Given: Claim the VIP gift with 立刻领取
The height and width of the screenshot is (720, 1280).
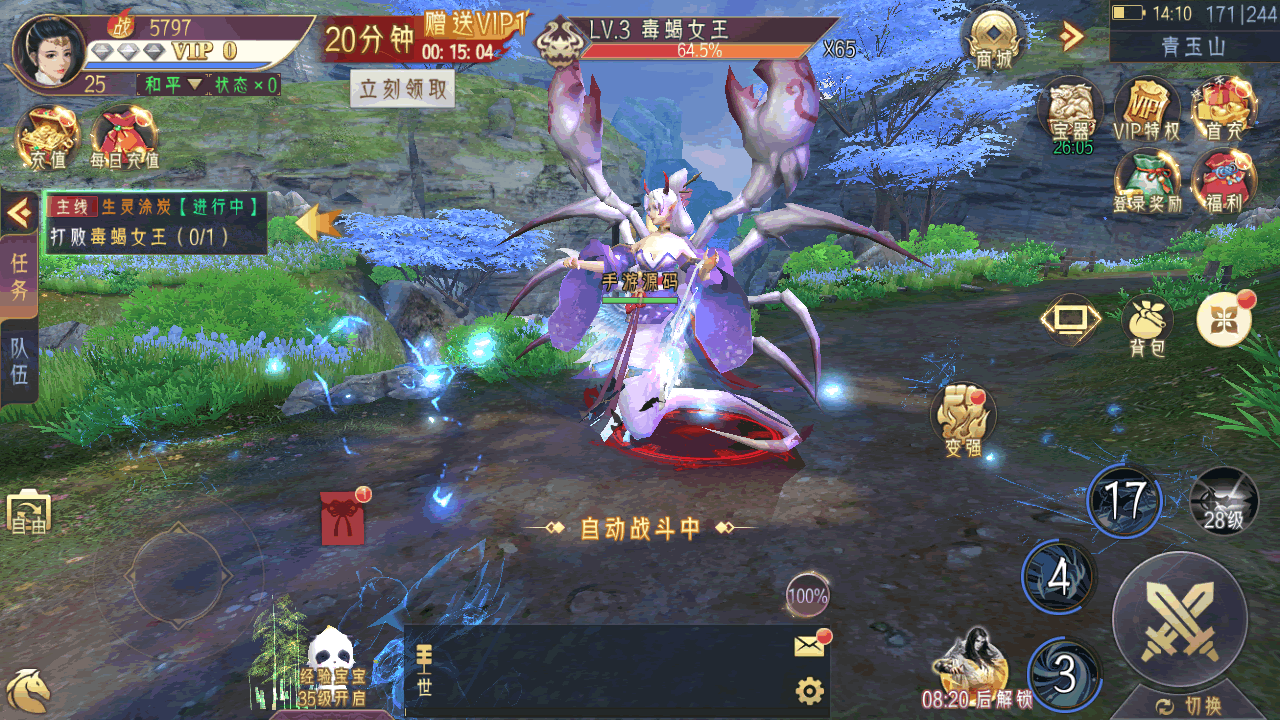Looking at the screenshot, I should point(402,89).
